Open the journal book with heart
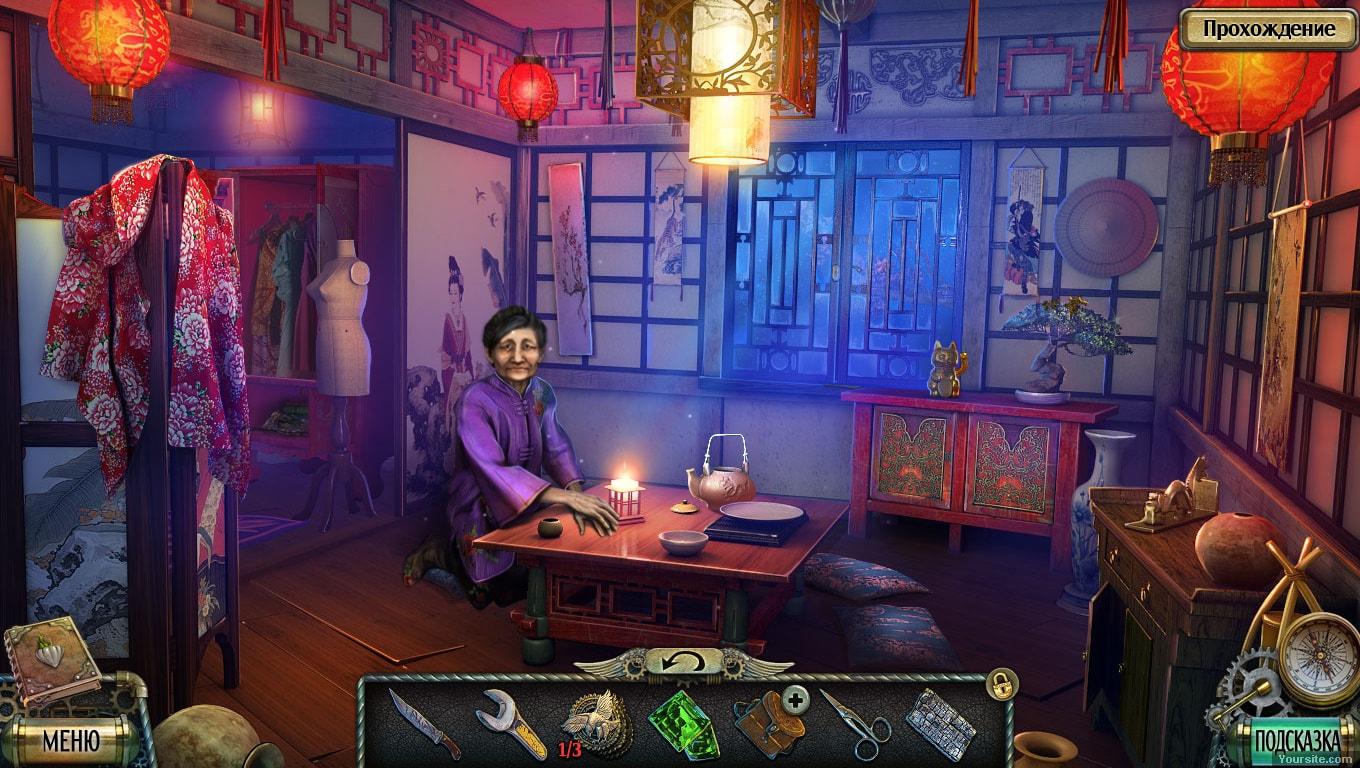Viewport: 1360px width, 768px height. pyautogui.click(x=52, y=658)
